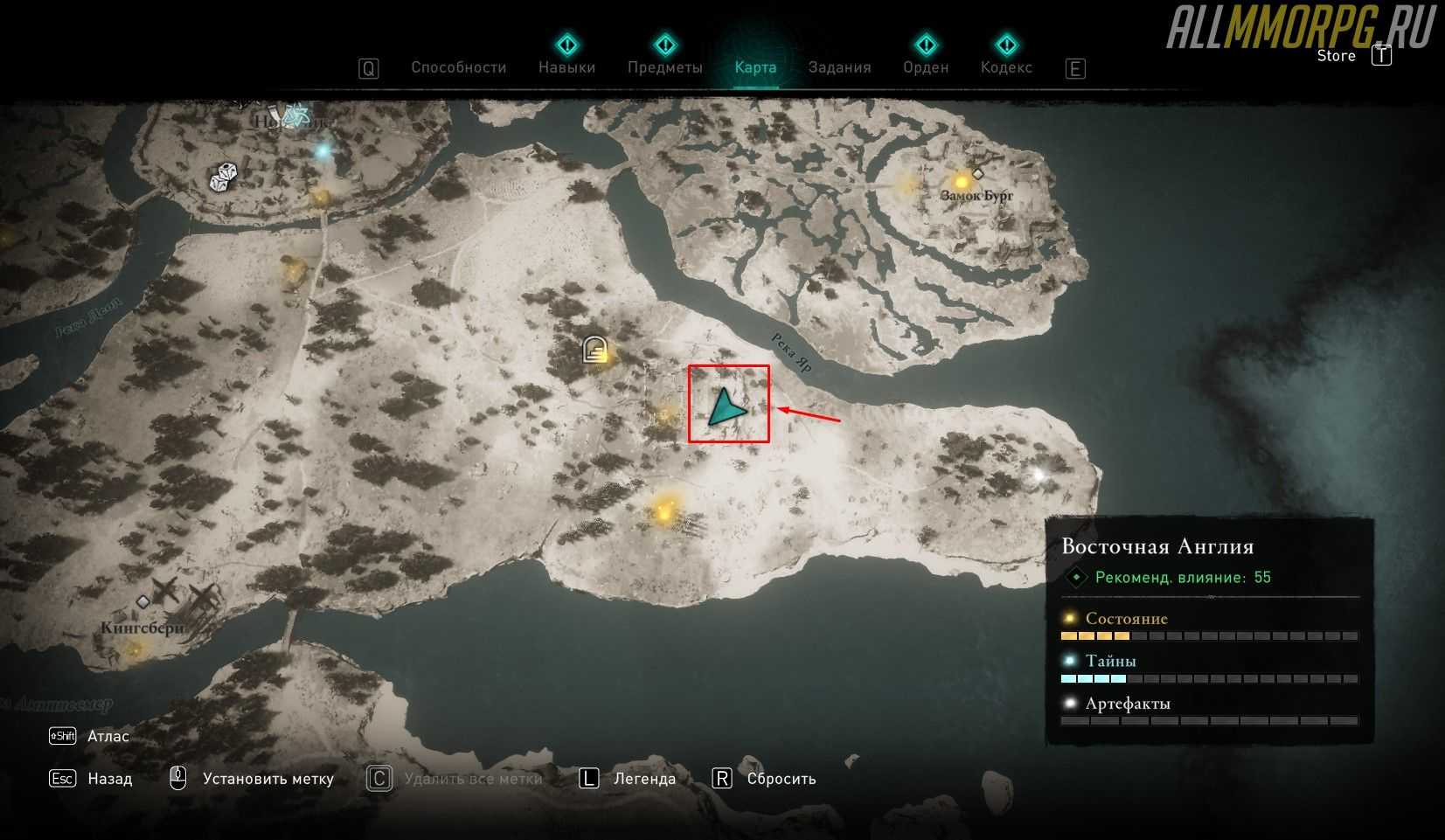
Task: Choose Установить метку option
Action: pyautogui.click(x=267, y=779)
